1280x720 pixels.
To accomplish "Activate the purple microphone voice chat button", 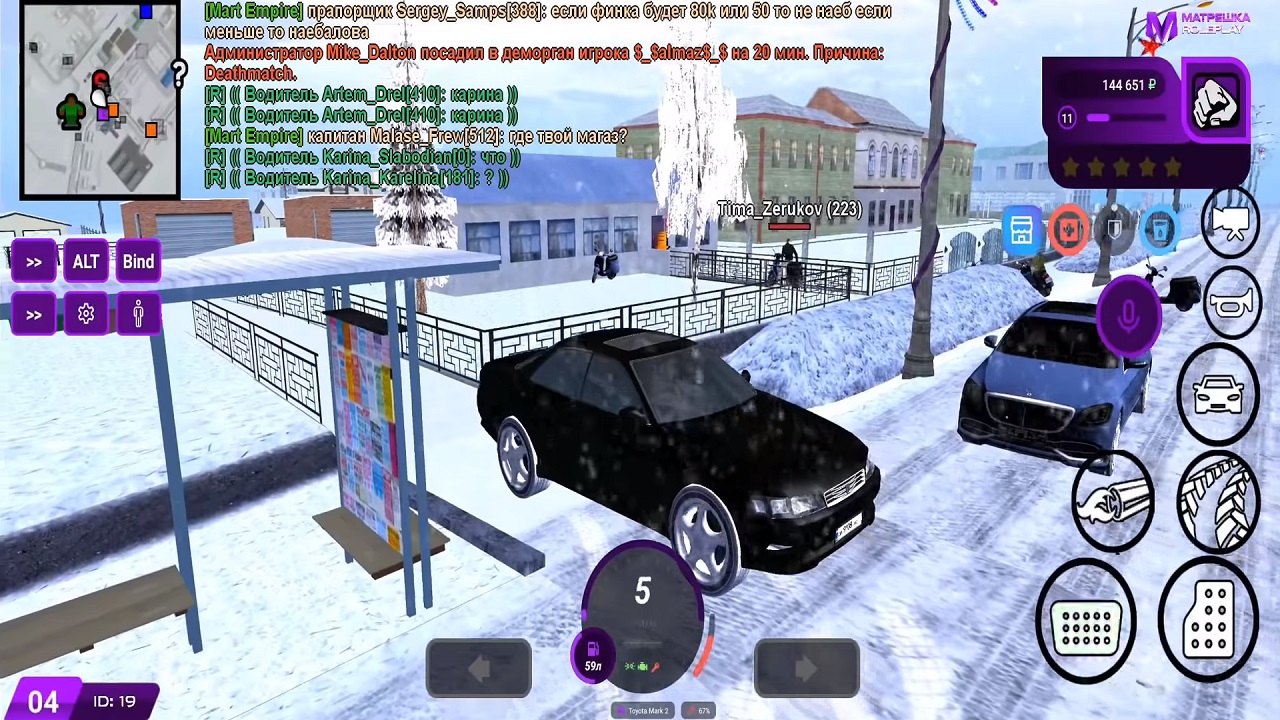I will pos(1128,316).
